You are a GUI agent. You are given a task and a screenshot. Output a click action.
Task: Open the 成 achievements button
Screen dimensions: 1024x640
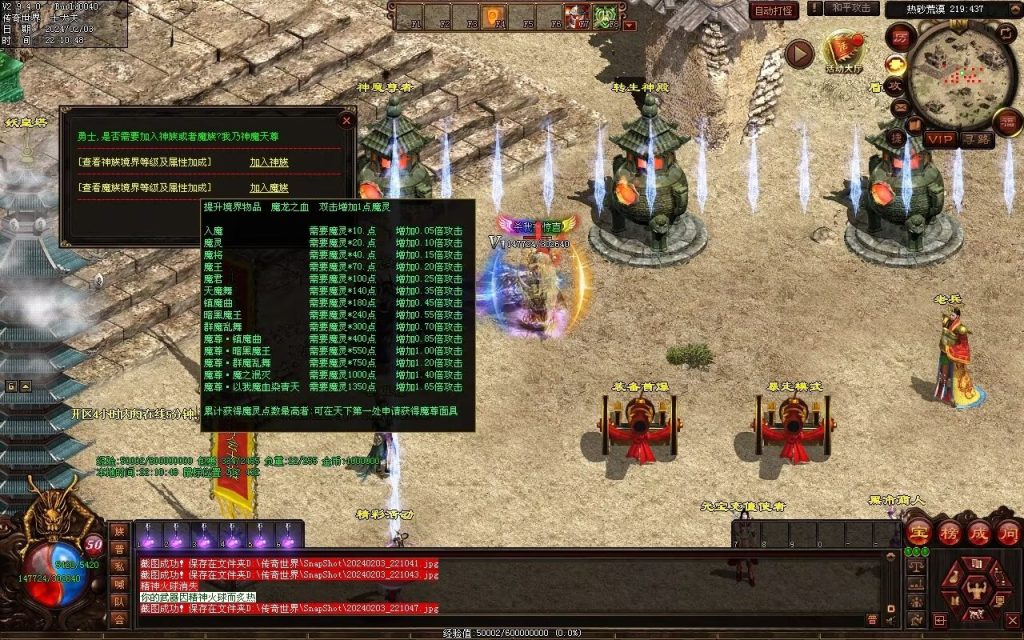(x=979, y=531)
